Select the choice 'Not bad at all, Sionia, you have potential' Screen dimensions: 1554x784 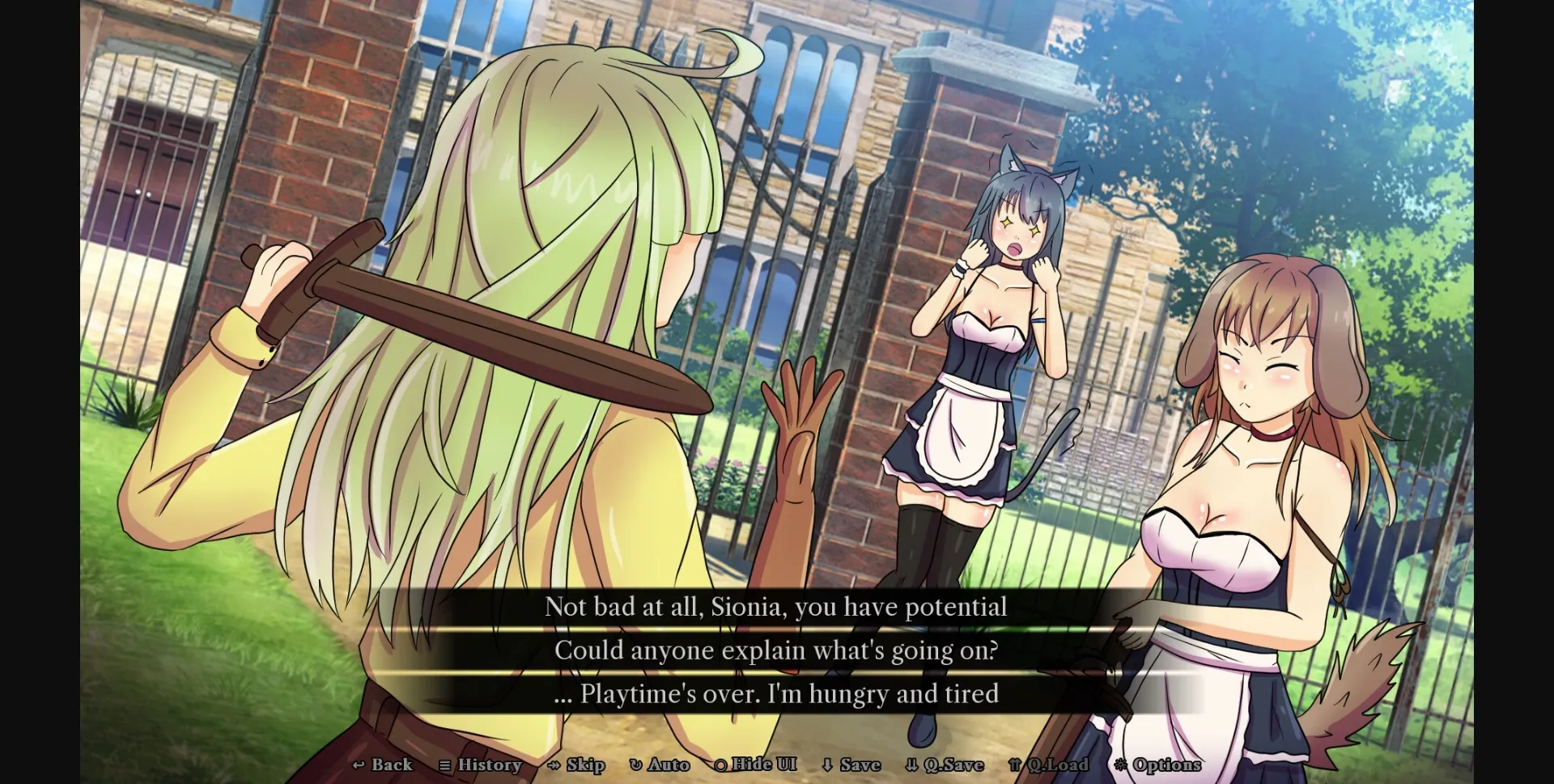point(777,607)
